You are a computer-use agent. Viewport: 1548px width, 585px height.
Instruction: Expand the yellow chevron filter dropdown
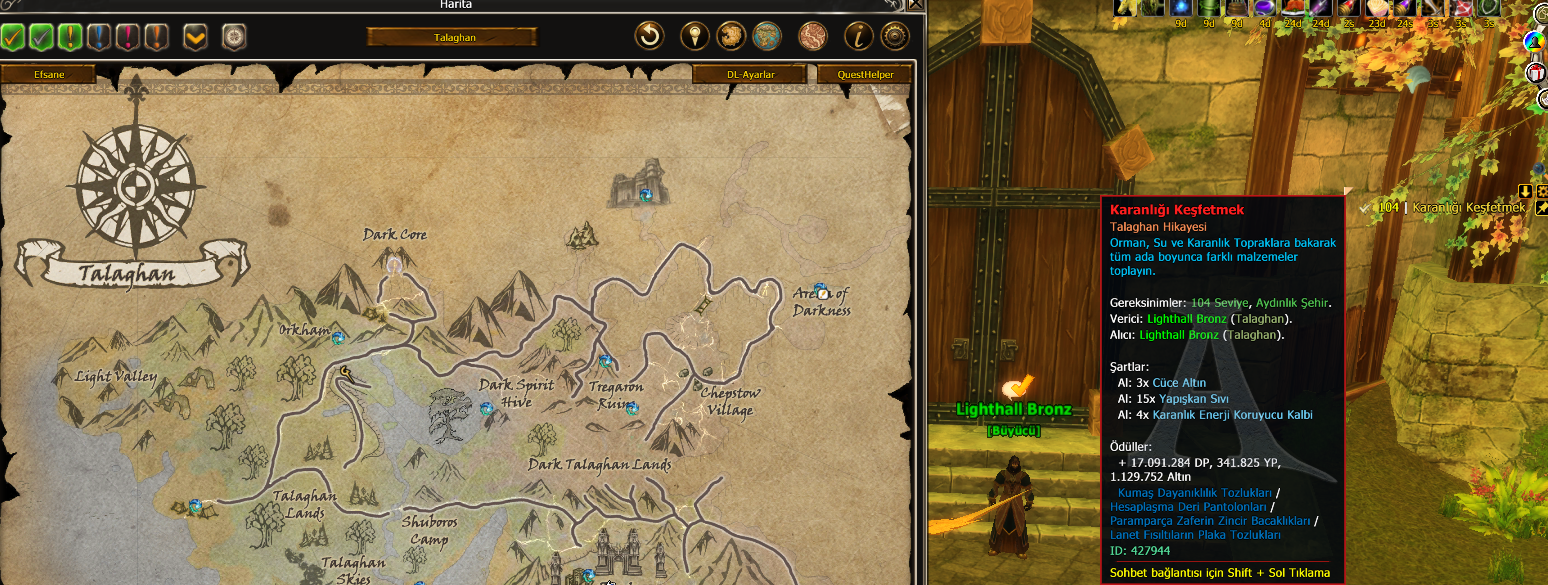coord(195,38)
